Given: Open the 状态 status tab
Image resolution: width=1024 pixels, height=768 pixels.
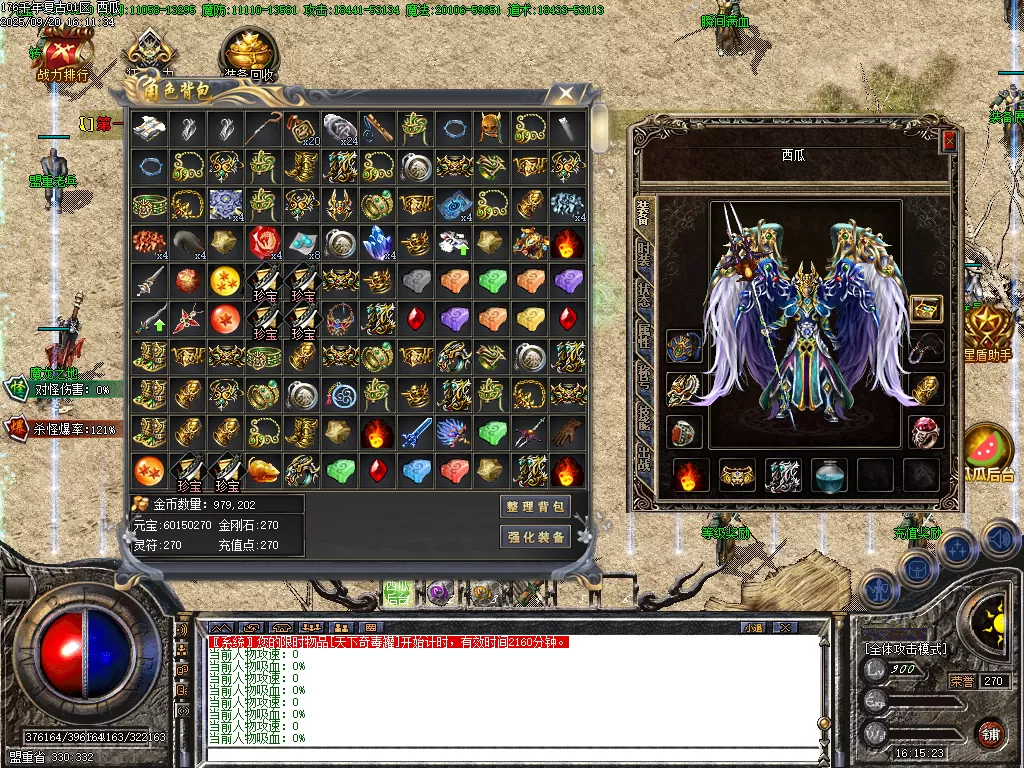Looking at the screenshot, I should point(645,298).
